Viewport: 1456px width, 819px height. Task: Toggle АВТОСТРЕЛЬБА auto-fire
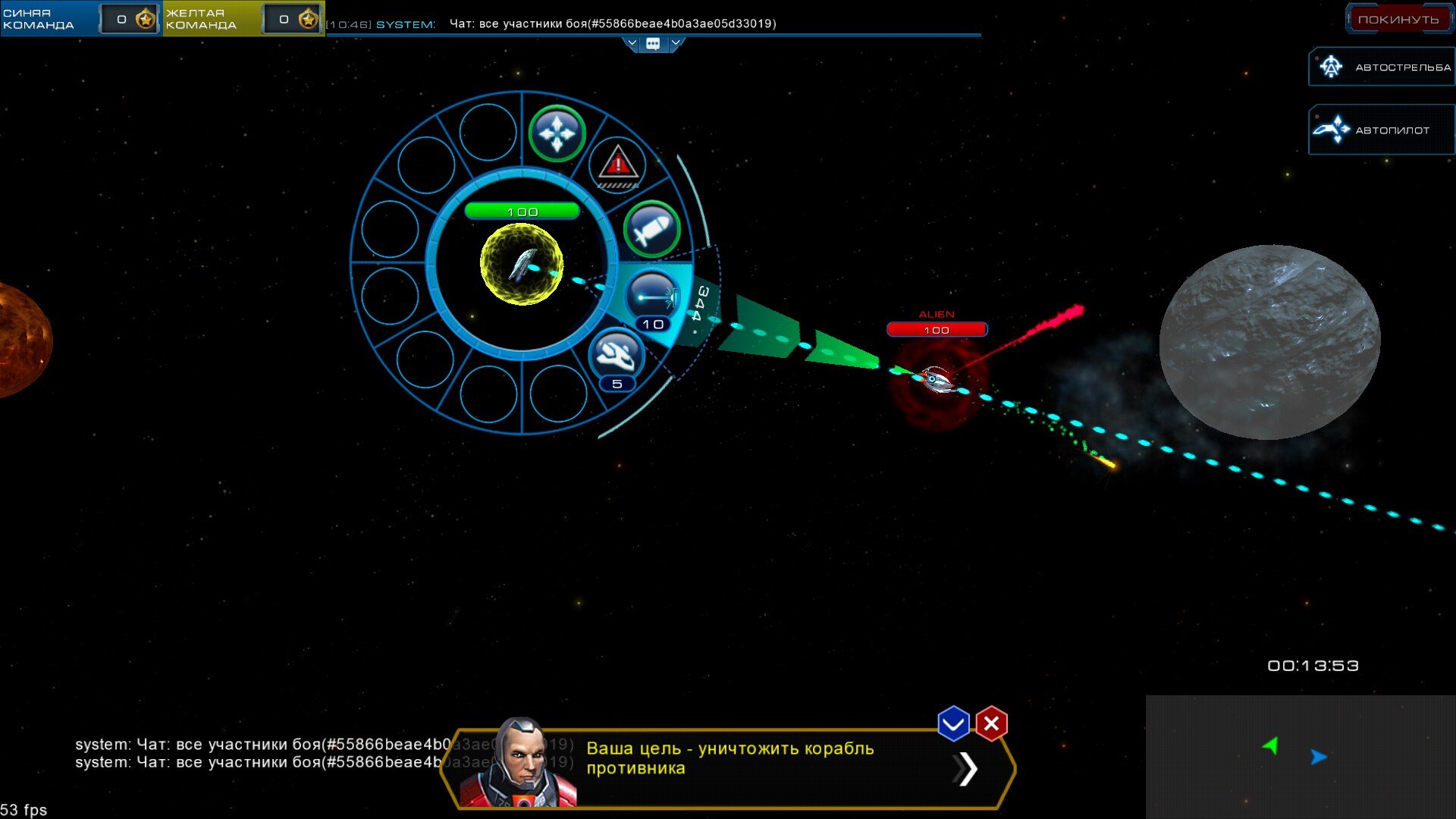click(1382, 67)
